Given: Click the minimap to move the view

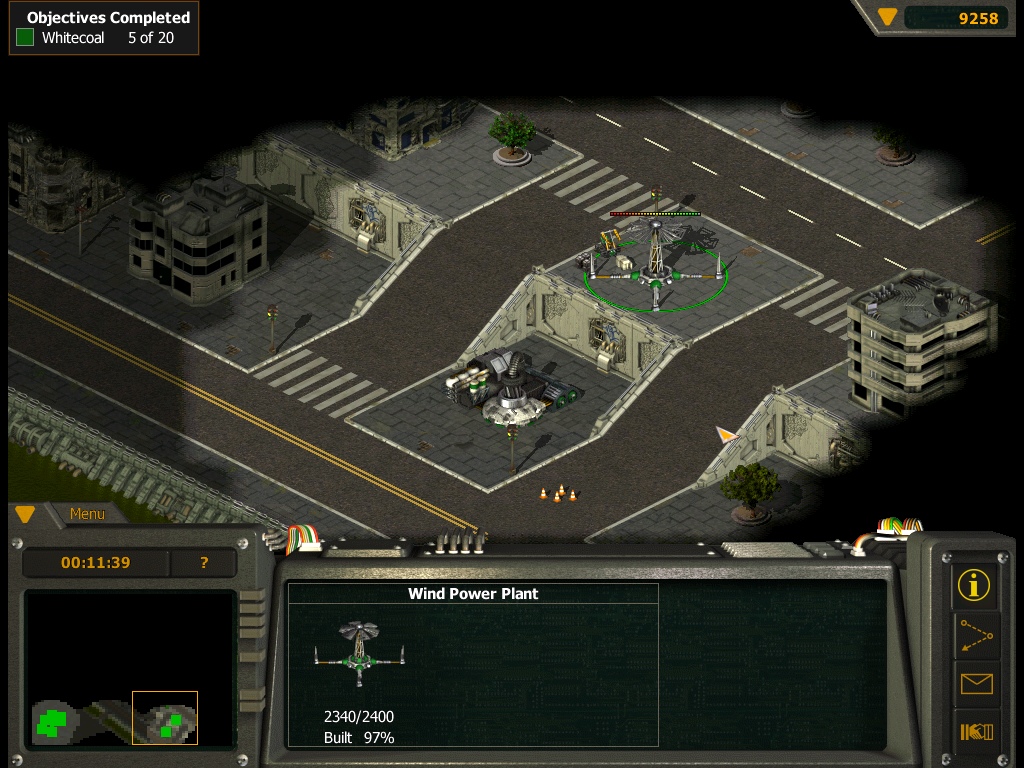Looking at the screenshot, I should pyautogui.click(x=130, y=670).
